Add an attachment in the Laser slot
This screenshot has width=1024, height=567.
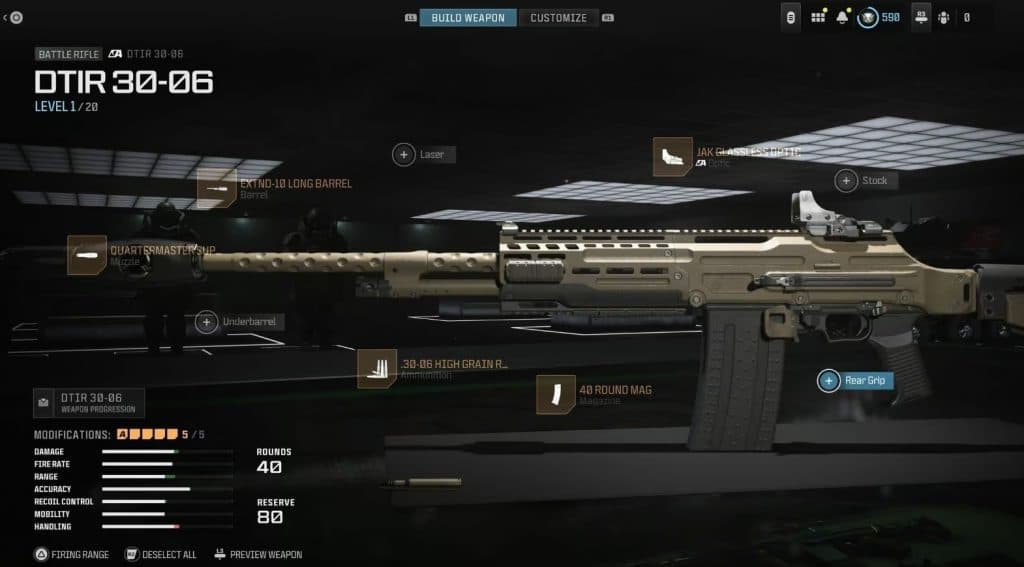404,154
